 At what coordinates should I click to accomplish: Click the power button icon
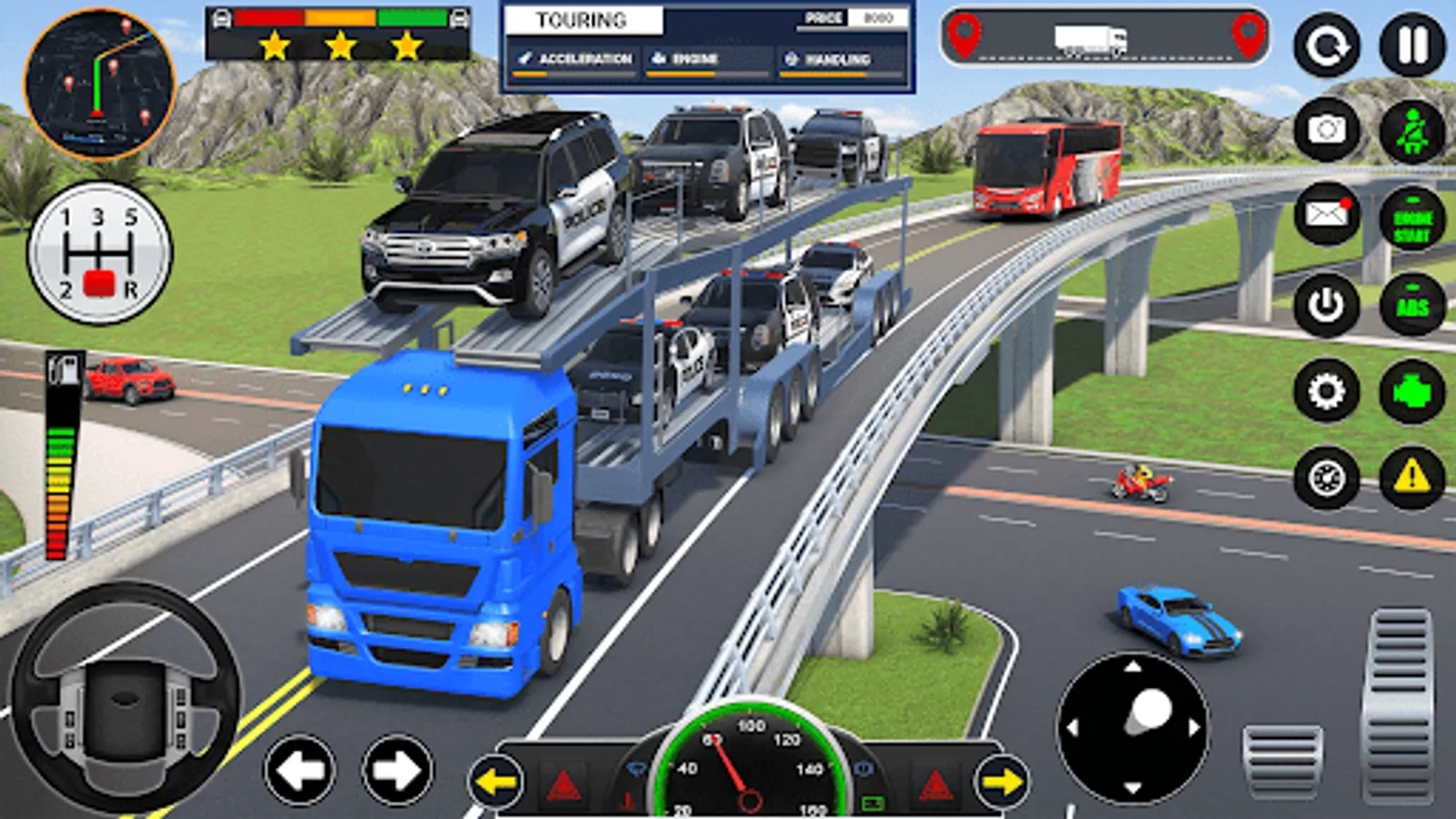(x=1327, y=304)
